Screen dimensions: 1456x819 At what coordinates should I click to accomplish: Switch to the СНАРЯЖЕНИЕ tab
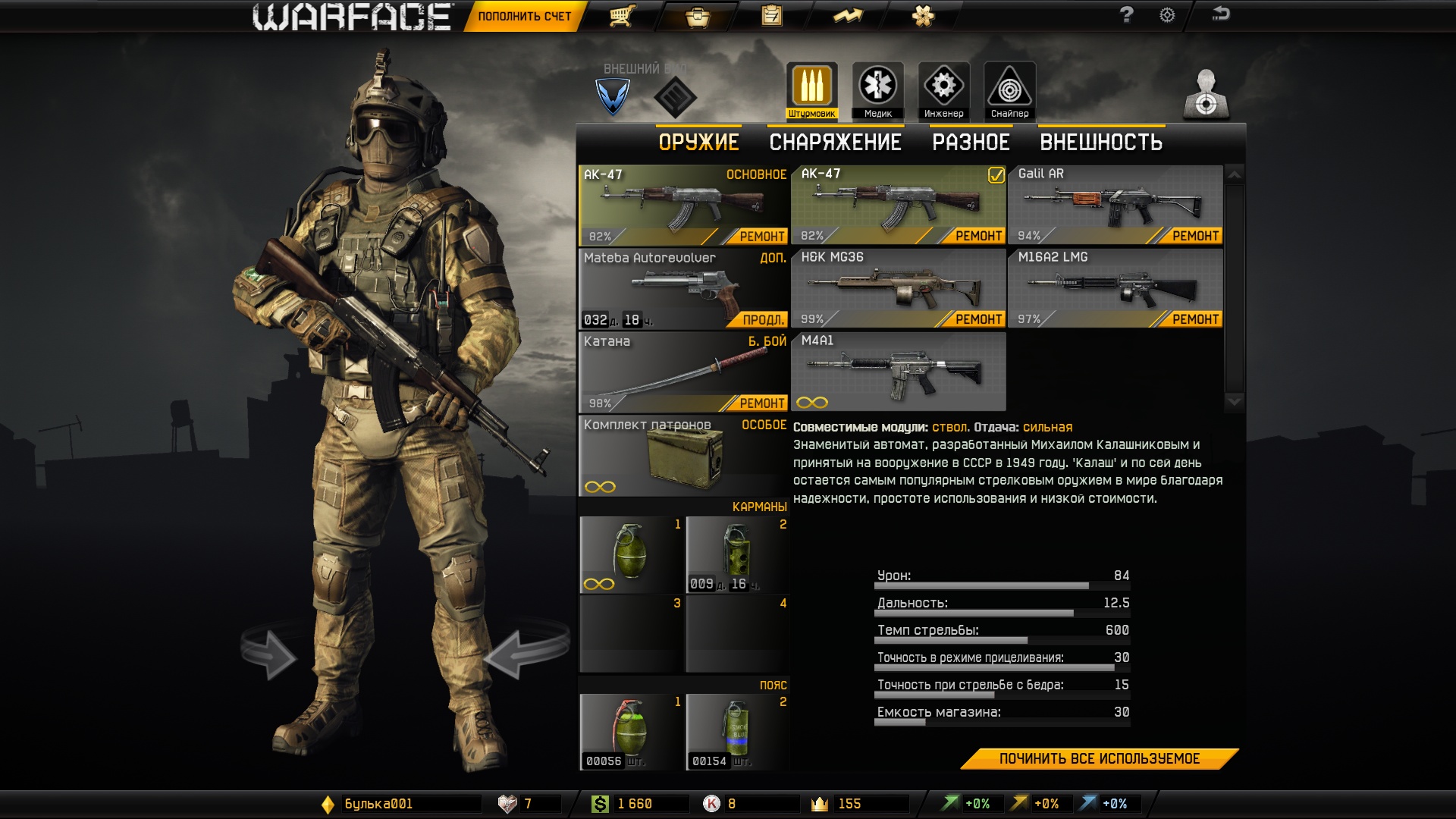point(835,143)
